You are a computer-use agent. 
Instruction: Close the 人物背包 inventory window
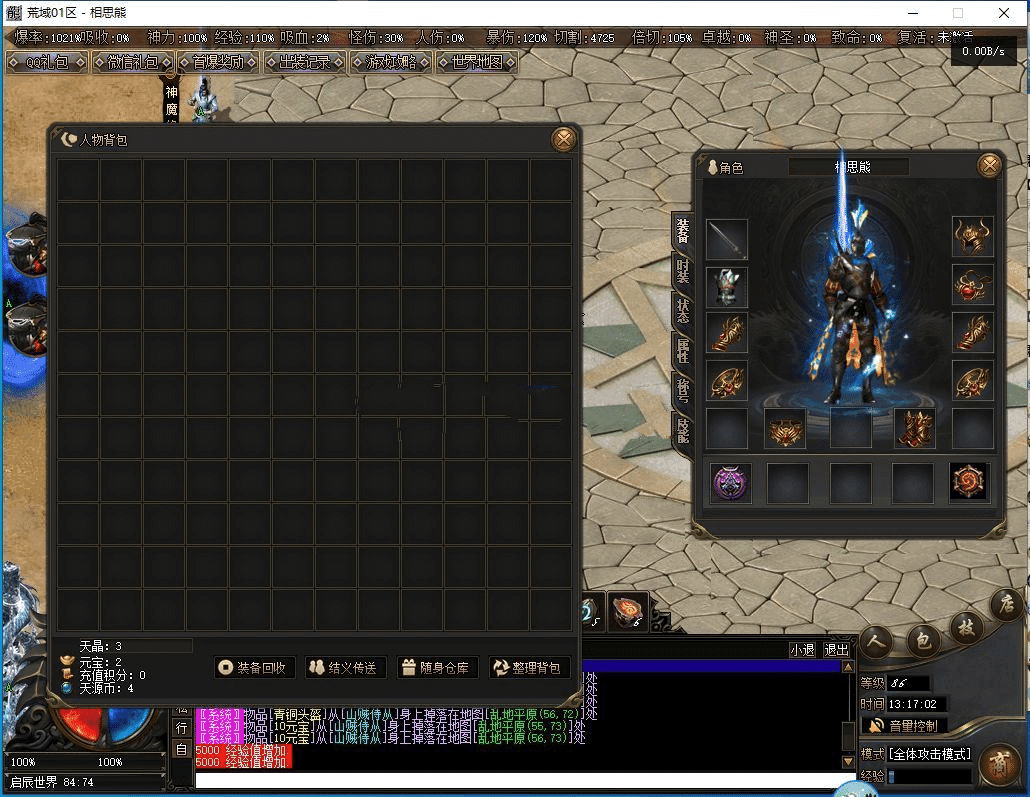pos(564,139)
